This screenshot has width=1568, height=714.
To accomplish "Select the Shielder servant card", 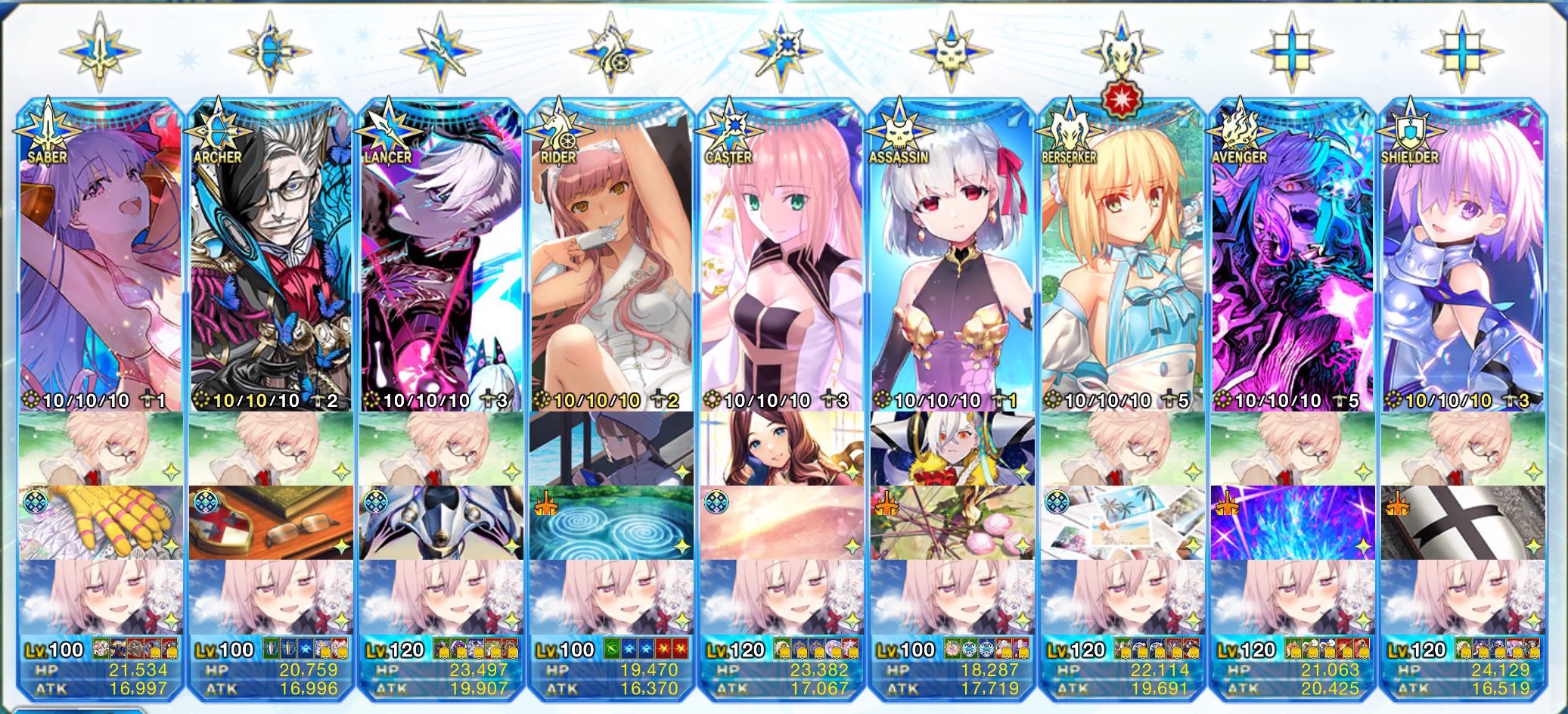I will (x=1462, y=257).
